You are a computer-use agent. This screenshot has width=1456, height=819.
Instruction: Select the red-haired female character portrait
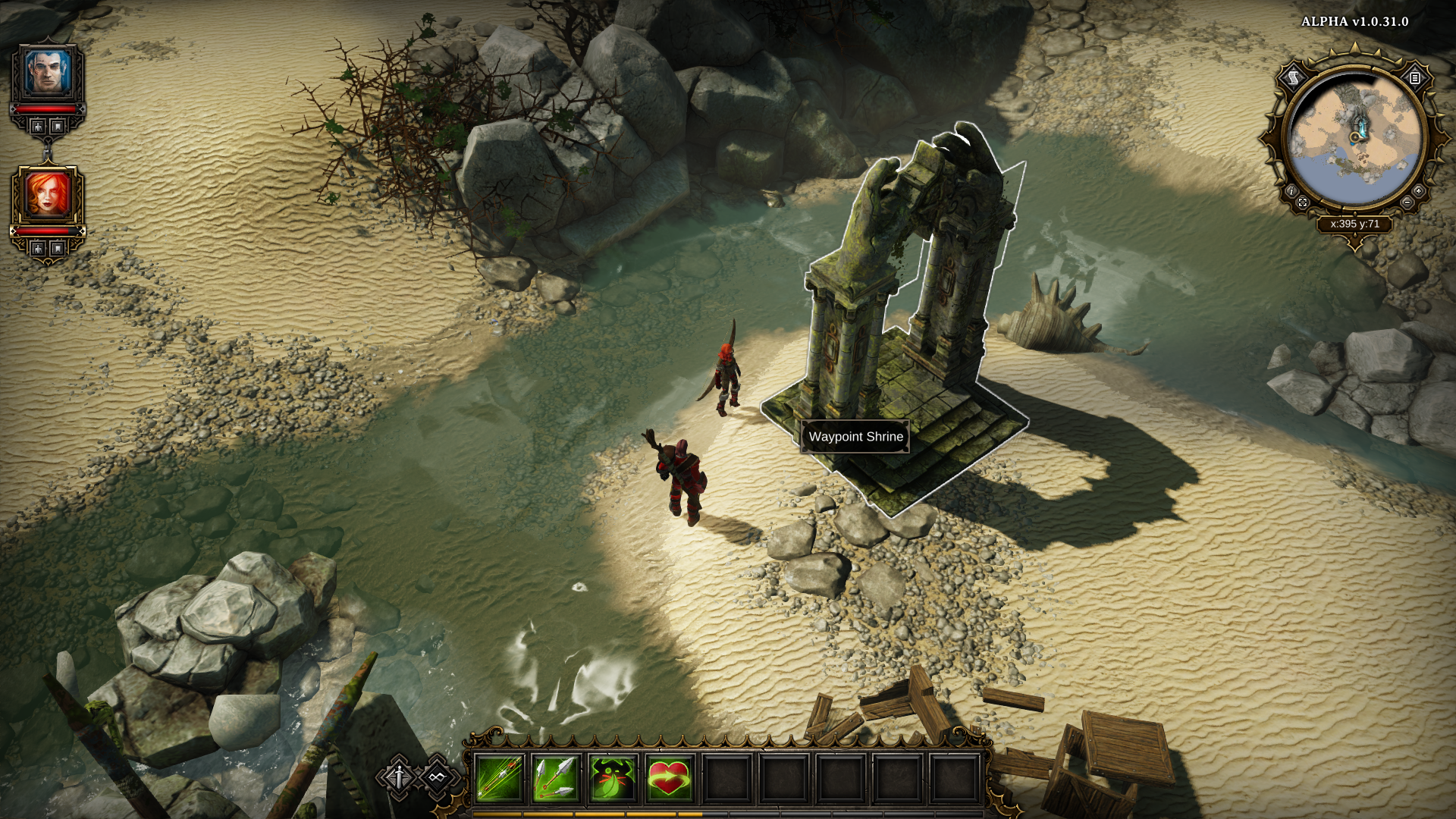coord(48,194)
